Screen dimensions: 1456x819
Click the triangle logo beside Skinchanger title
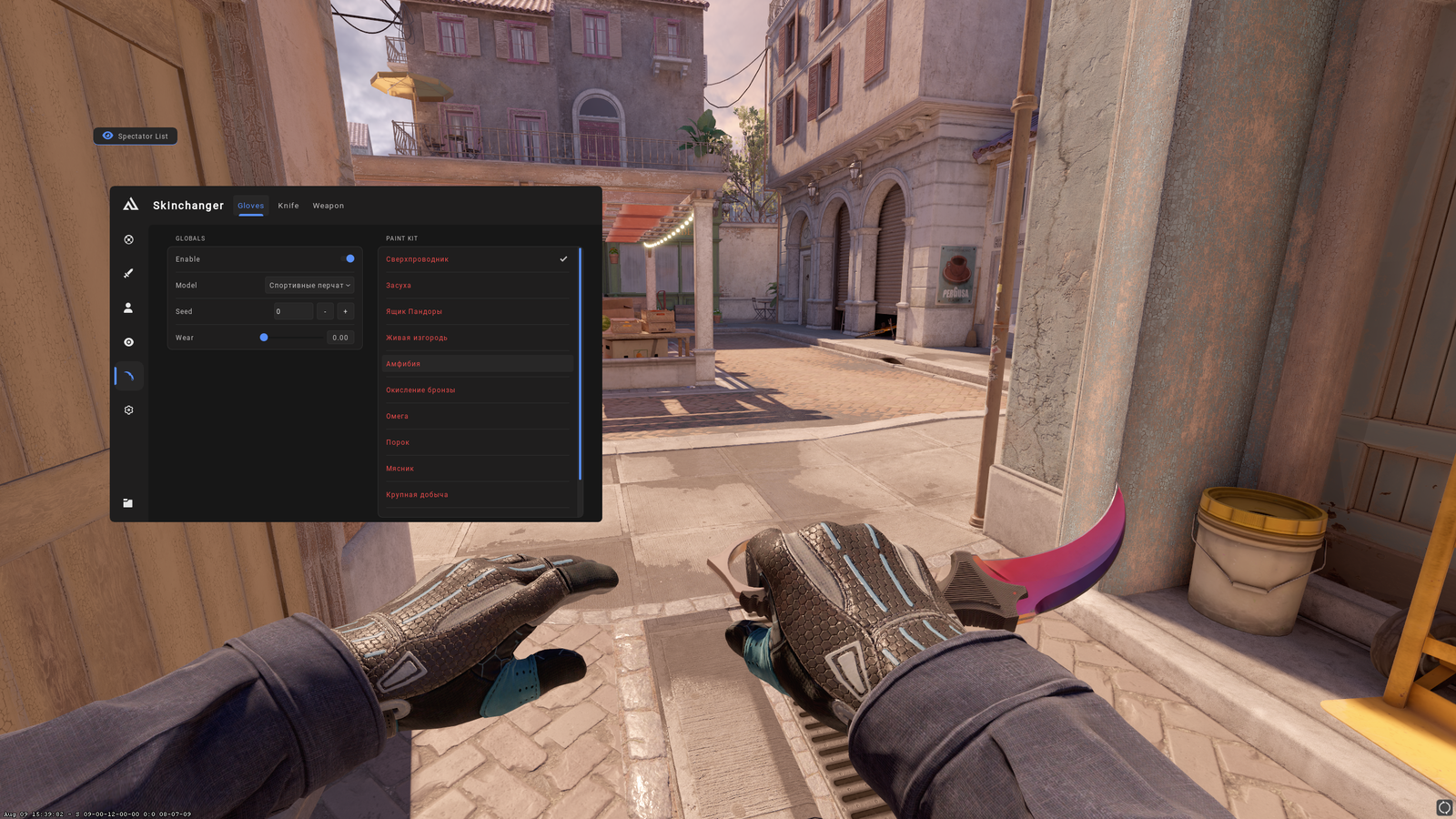[132, 206]
